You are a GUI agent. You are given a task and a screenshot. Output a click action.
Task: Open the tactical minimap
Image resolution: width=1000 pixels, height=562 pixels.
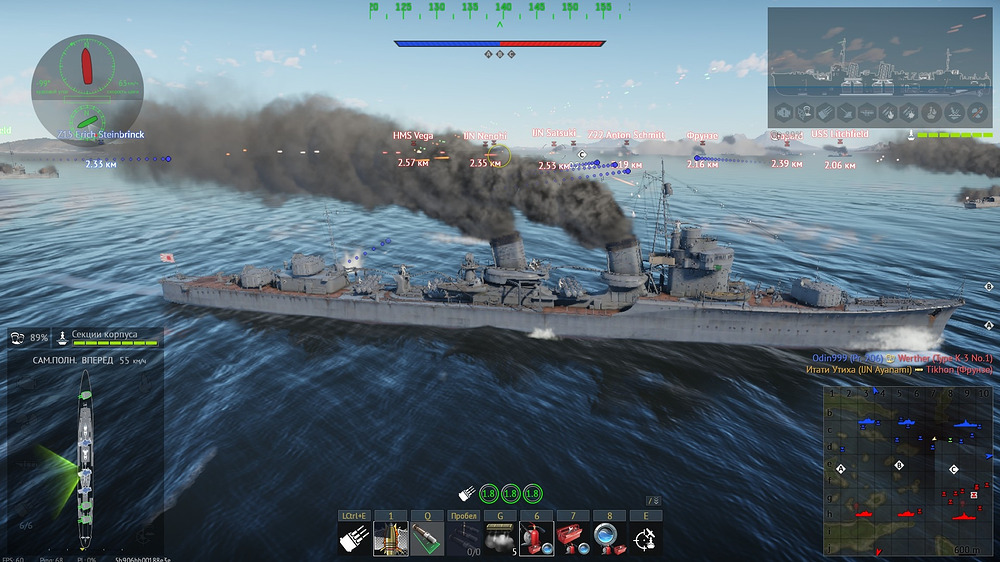(x=906, y=470)
